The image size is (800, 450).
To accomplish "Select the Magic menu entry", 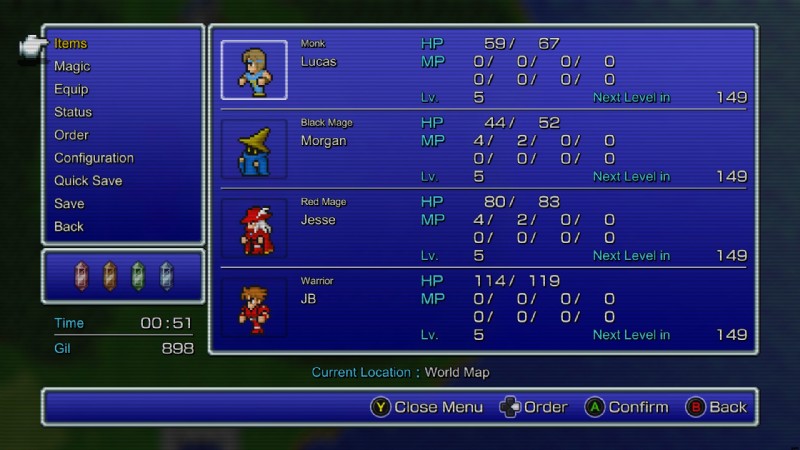I will (x=72, y=67).
